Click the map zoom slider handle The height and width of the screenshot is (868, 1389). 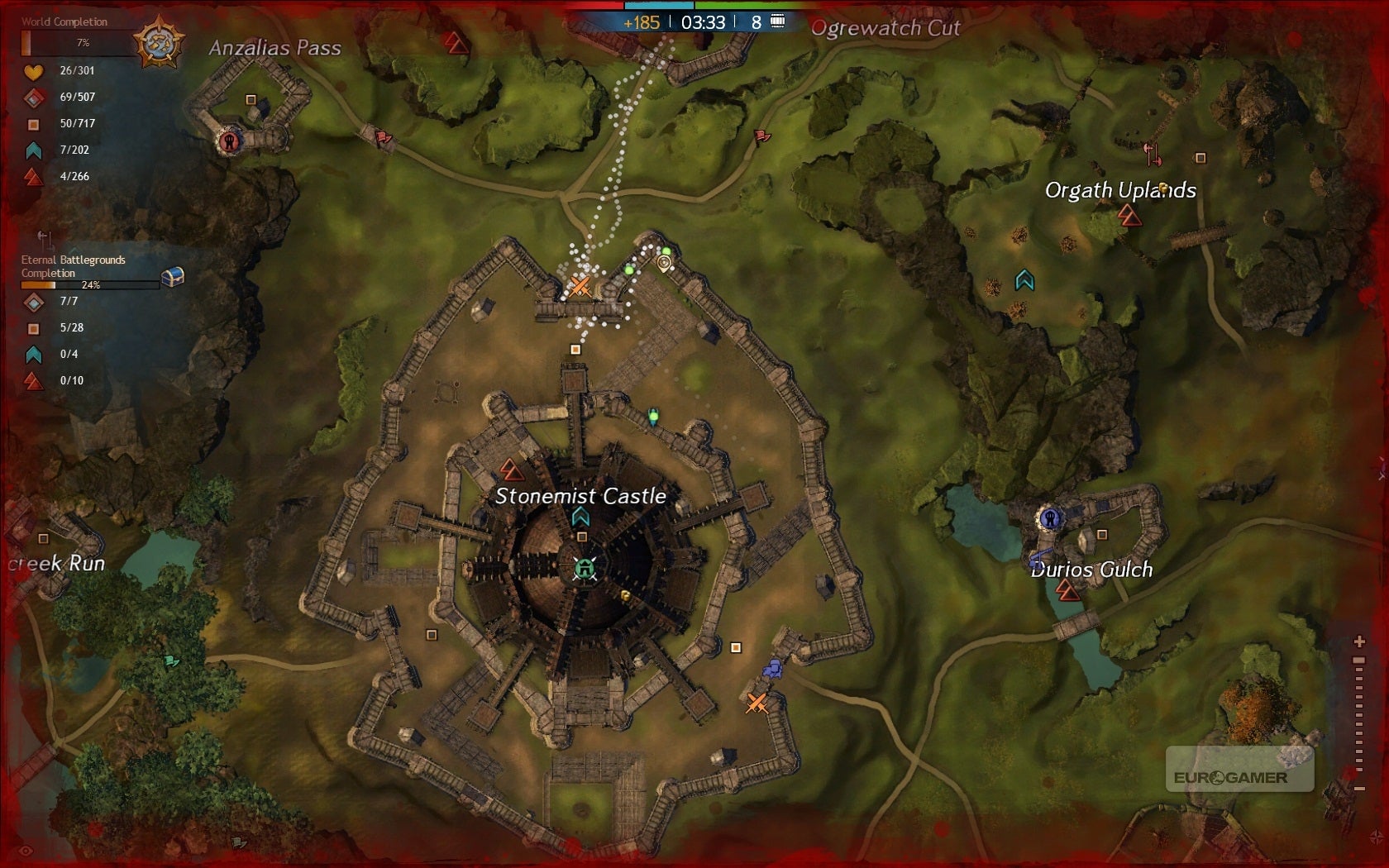[1358, 661]
